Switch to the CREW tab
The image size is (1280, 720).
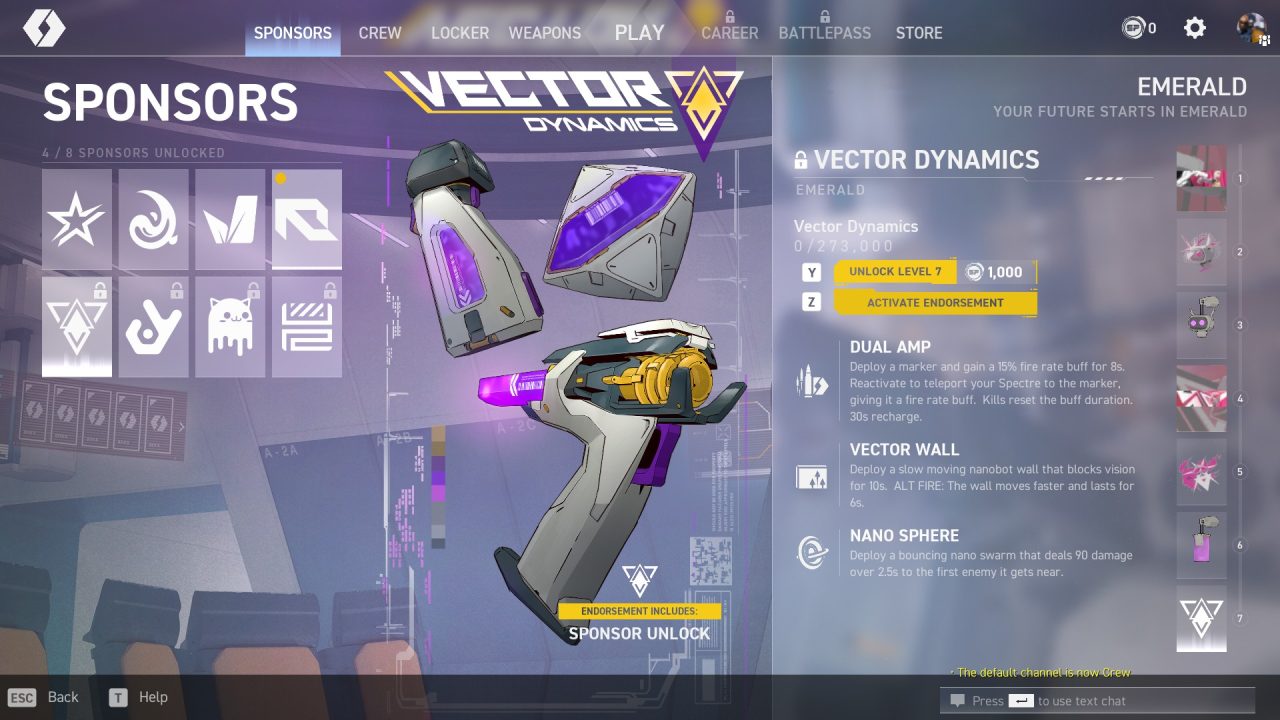[x=379, y=32]
